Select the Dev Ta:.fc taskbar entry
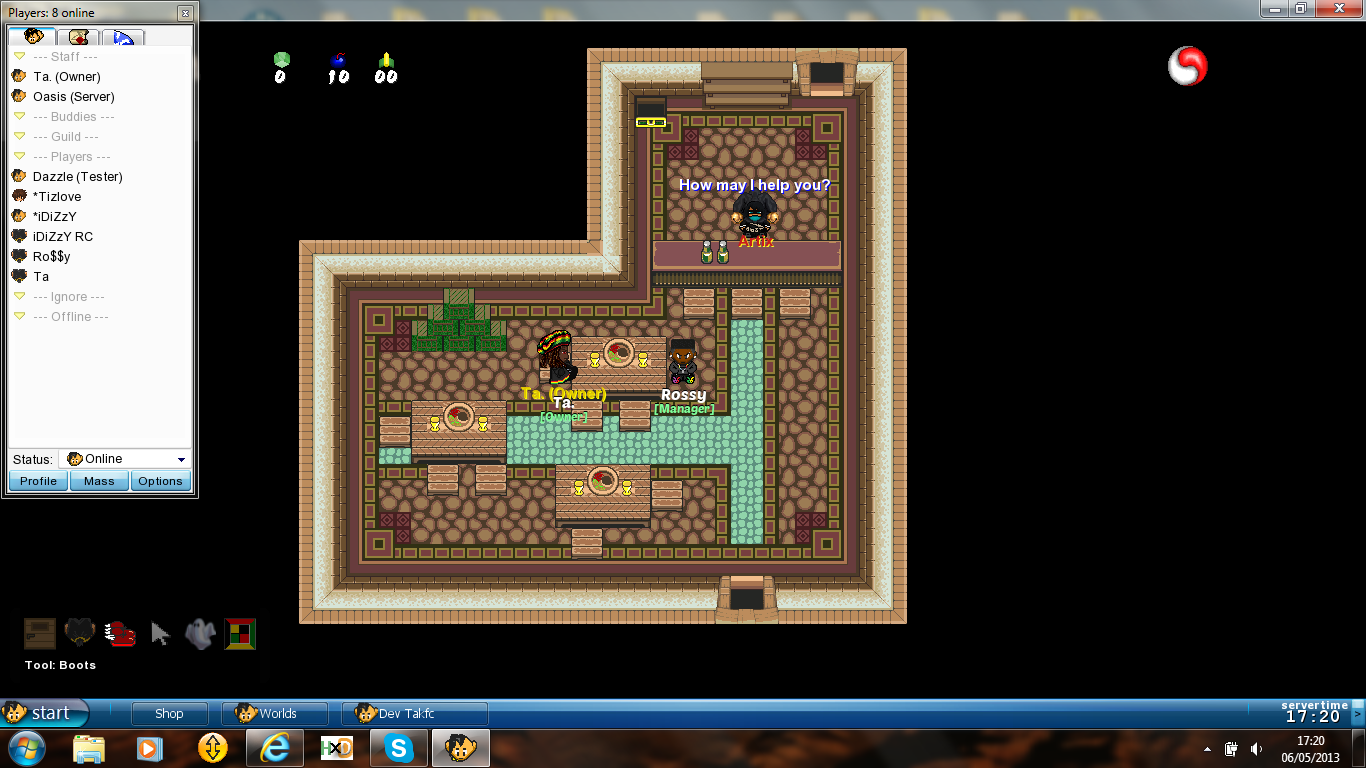 click(414, 713)
